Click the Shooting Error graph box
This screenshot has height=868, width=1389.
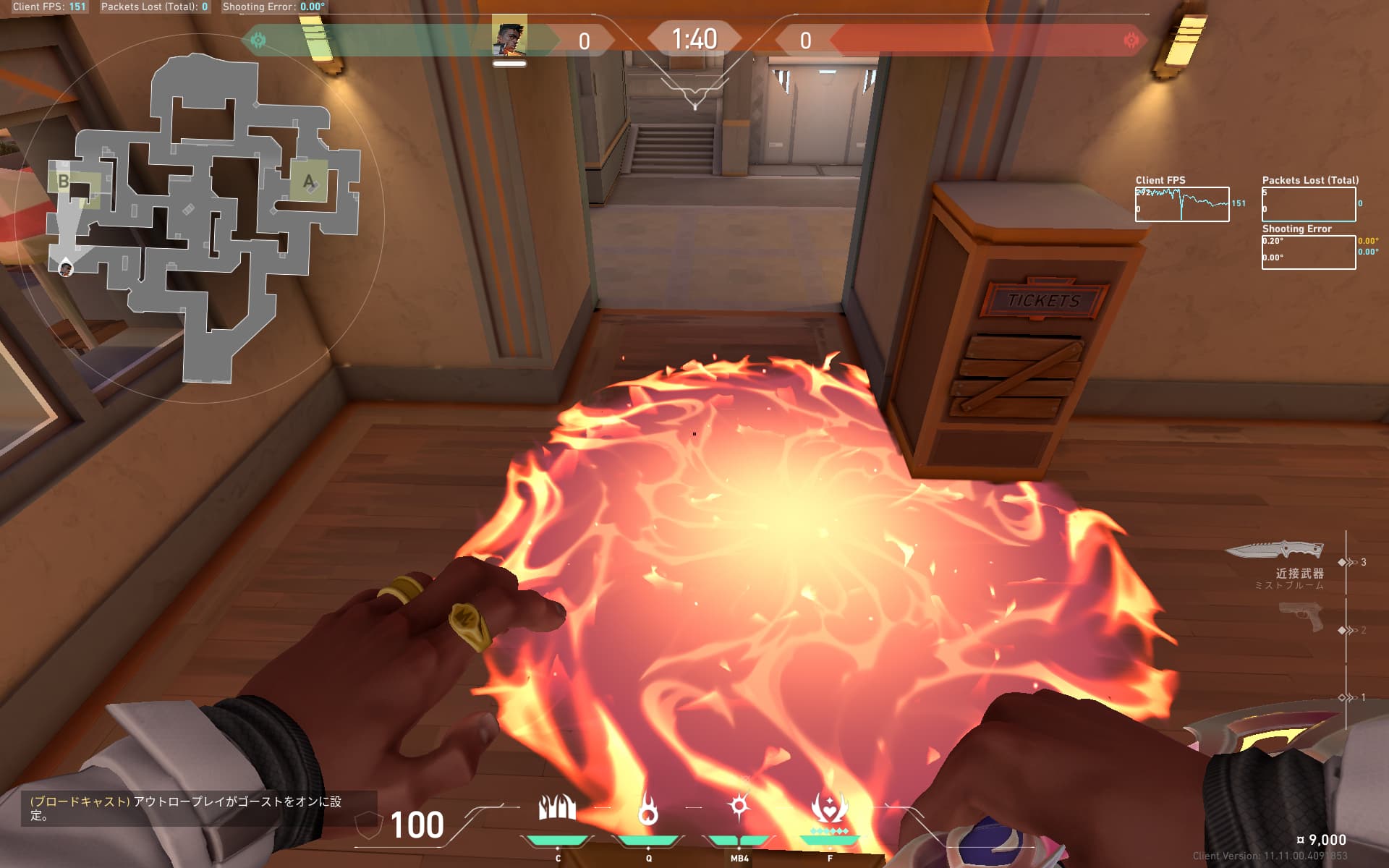pyautogui.click(x=1308, y=252)
